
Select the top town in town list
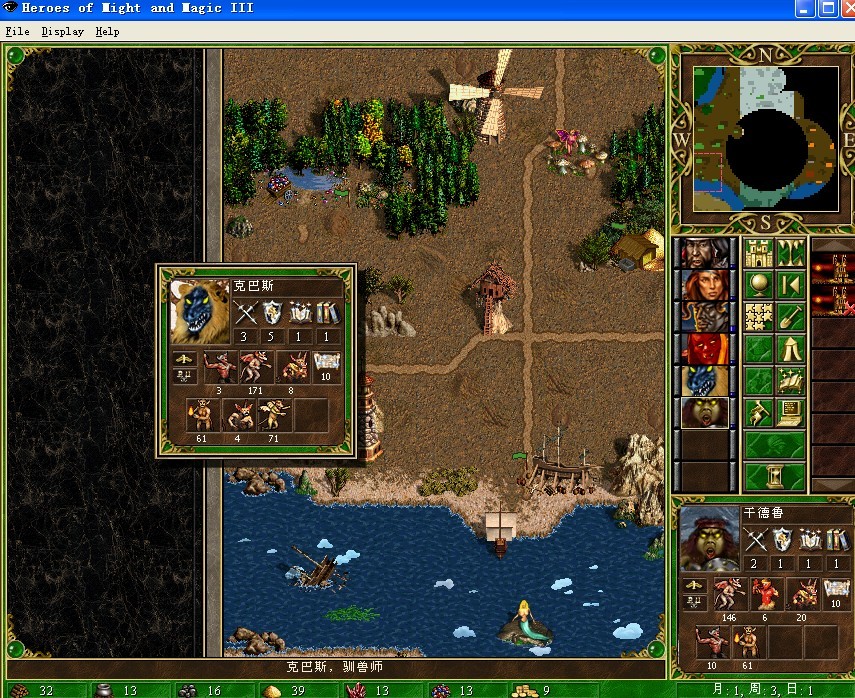[832, 268]
